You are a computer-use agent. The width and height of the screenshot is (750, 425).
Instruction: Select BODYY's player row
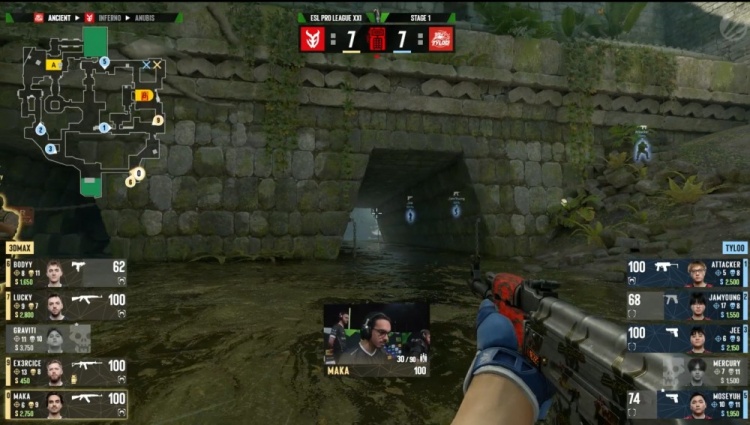(66, 273)
